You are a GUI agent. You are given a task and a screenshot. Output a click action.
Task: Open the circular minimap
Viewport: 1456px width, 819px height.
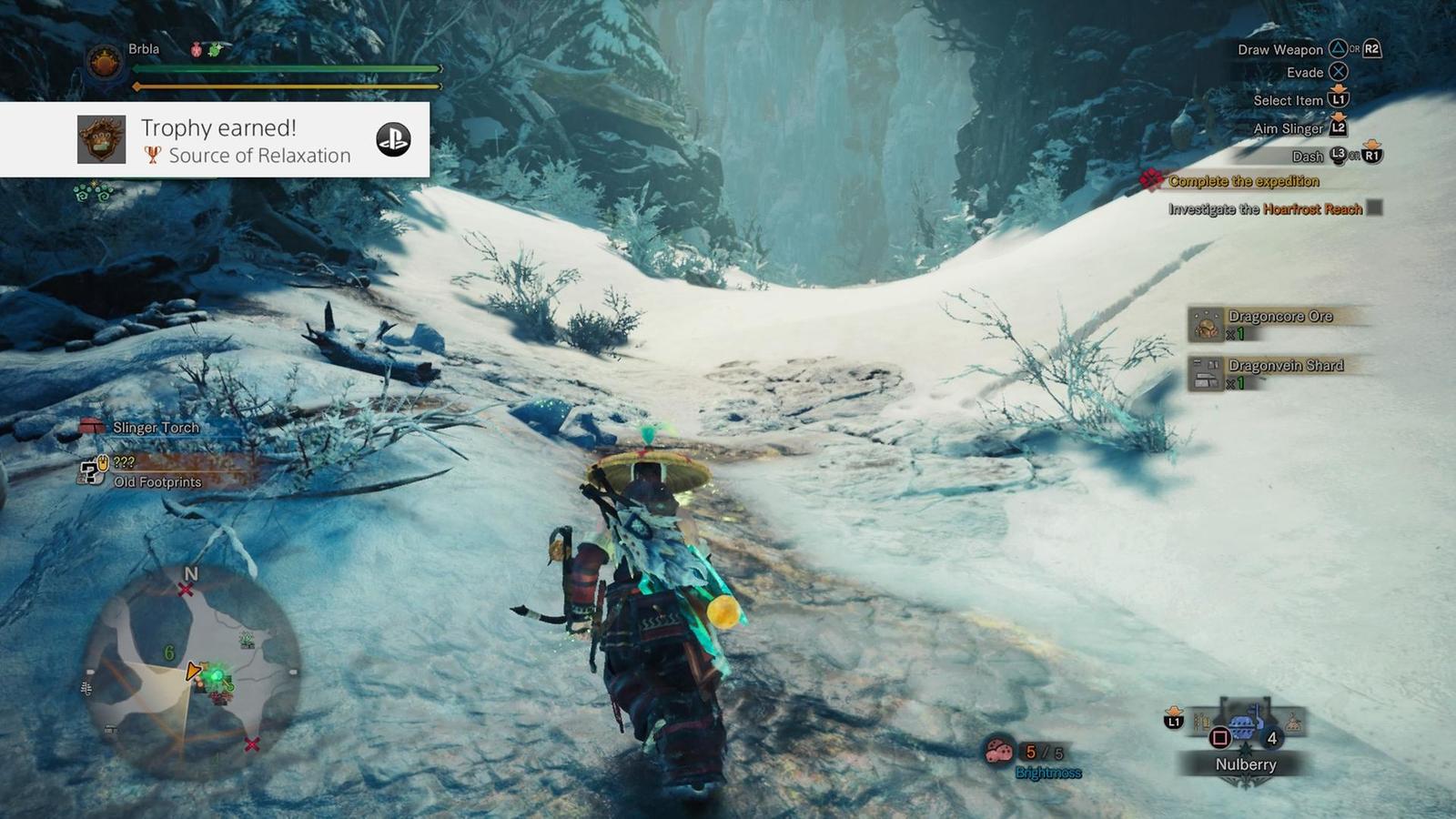tap(192, 672)
